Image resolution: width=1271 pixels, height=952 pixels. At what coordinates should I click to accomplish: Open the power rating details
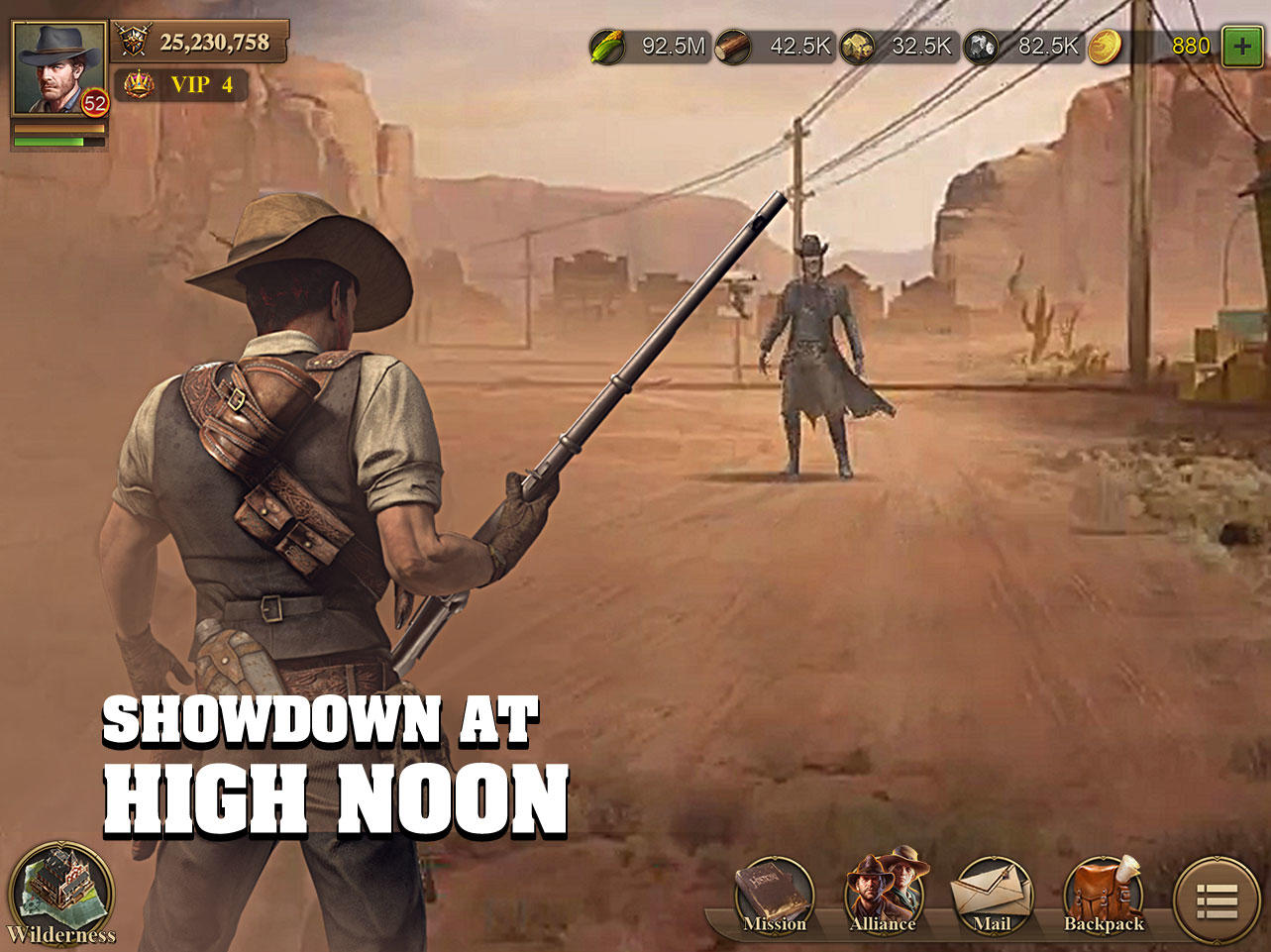[x=198, y=42]
